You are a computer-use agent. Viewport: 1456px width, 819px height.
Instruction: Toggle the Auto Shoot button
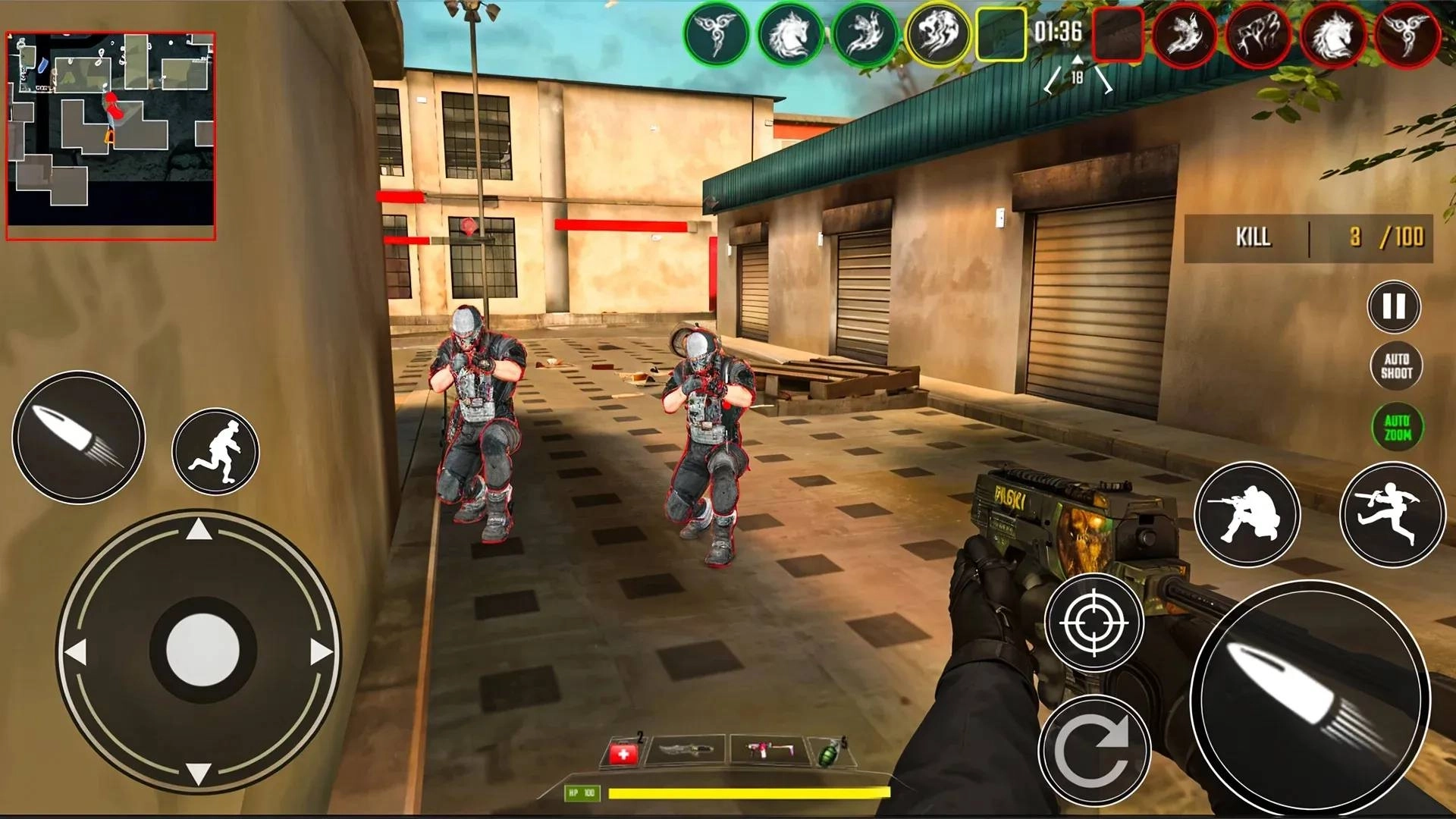click(x=1396, y=366)
